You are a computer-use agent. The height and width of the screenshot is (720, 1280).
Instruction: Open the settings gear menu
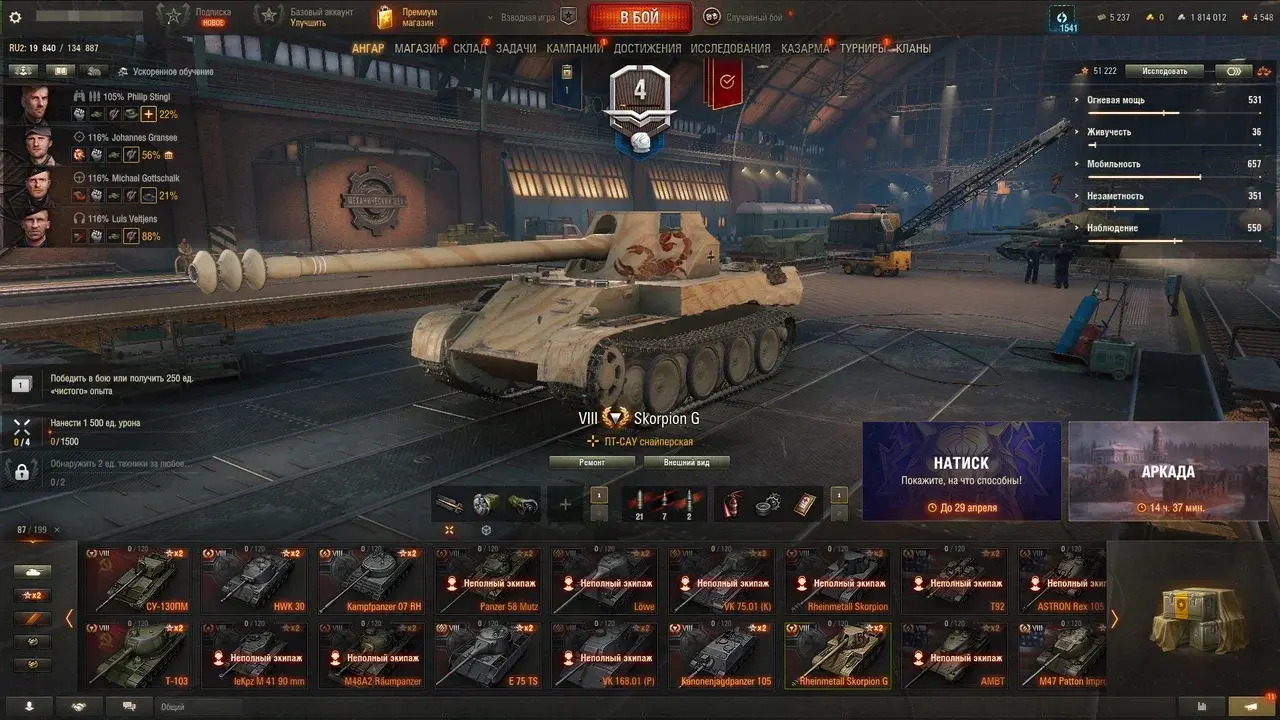click(15, 17)
